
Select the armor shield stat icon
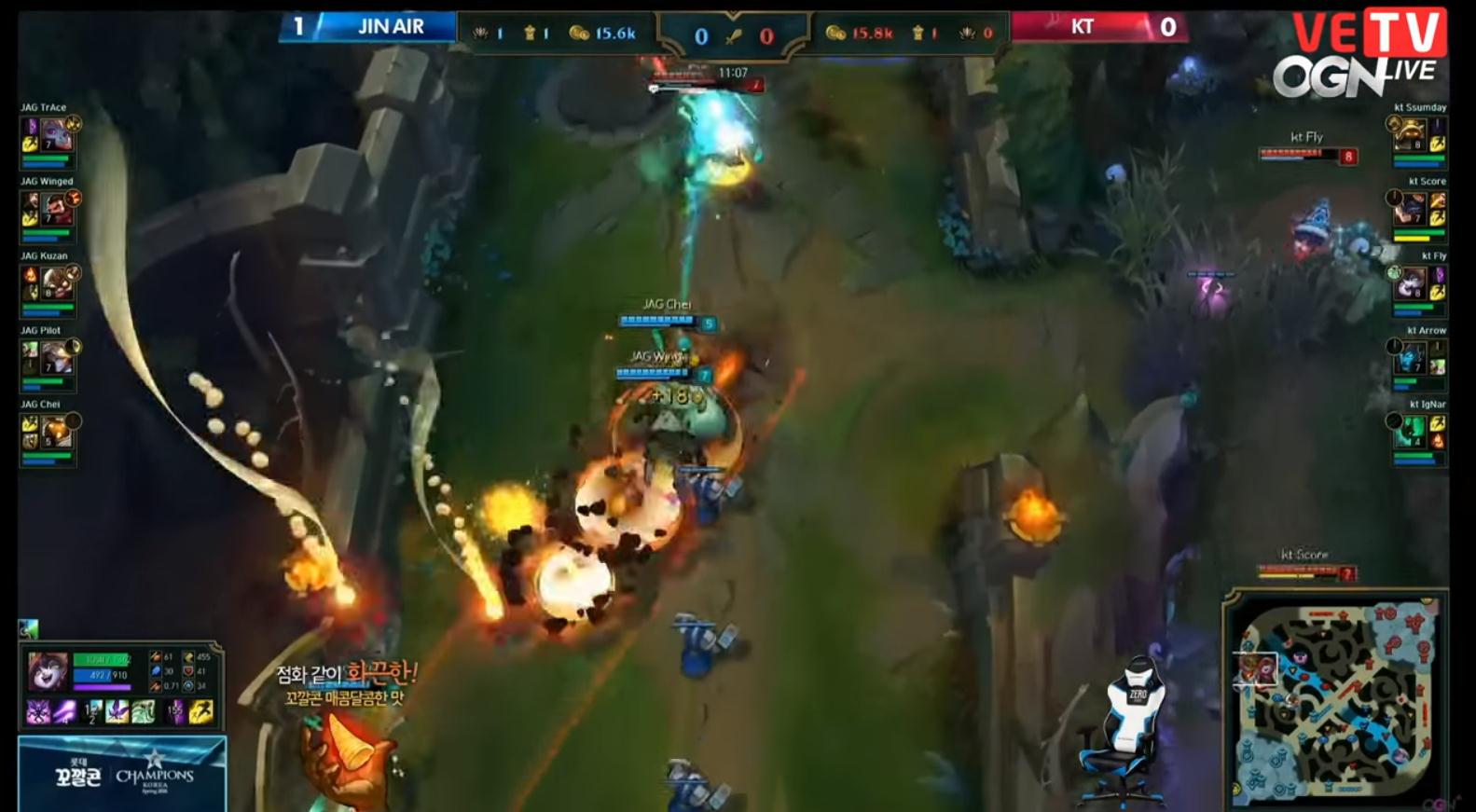point(188,671)
